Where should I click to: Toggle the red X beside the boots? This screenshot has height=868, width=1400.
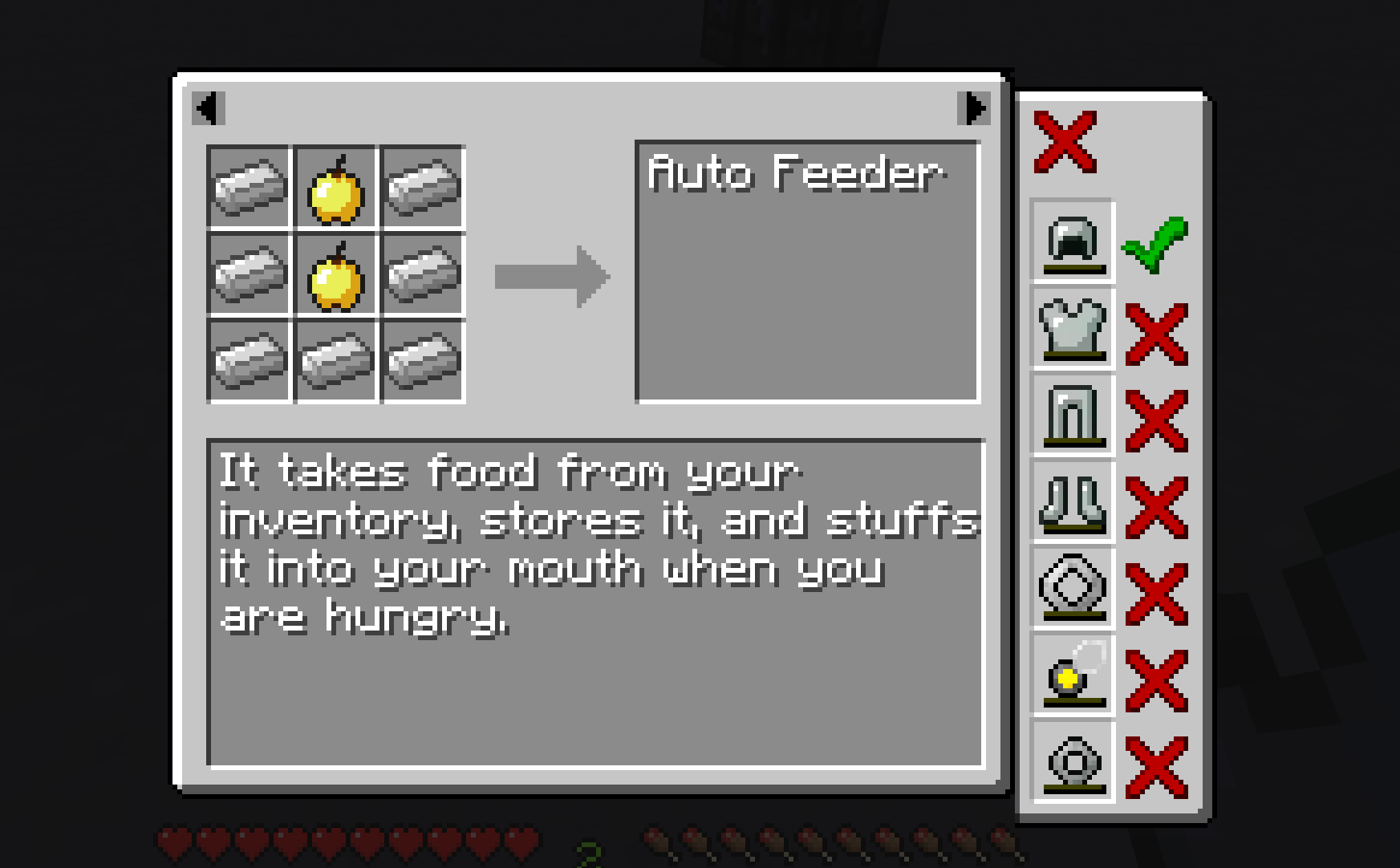1156,507
